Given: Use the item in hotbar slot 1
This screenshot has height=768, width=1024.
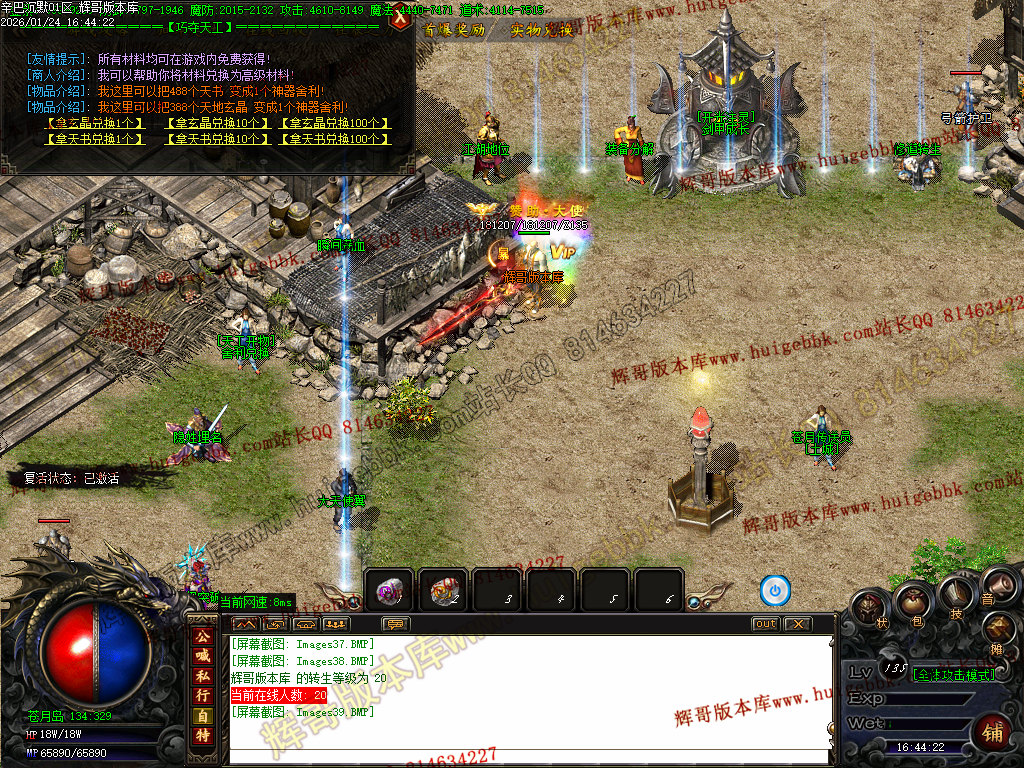Looking at the screenshot, I should (390, 591).
